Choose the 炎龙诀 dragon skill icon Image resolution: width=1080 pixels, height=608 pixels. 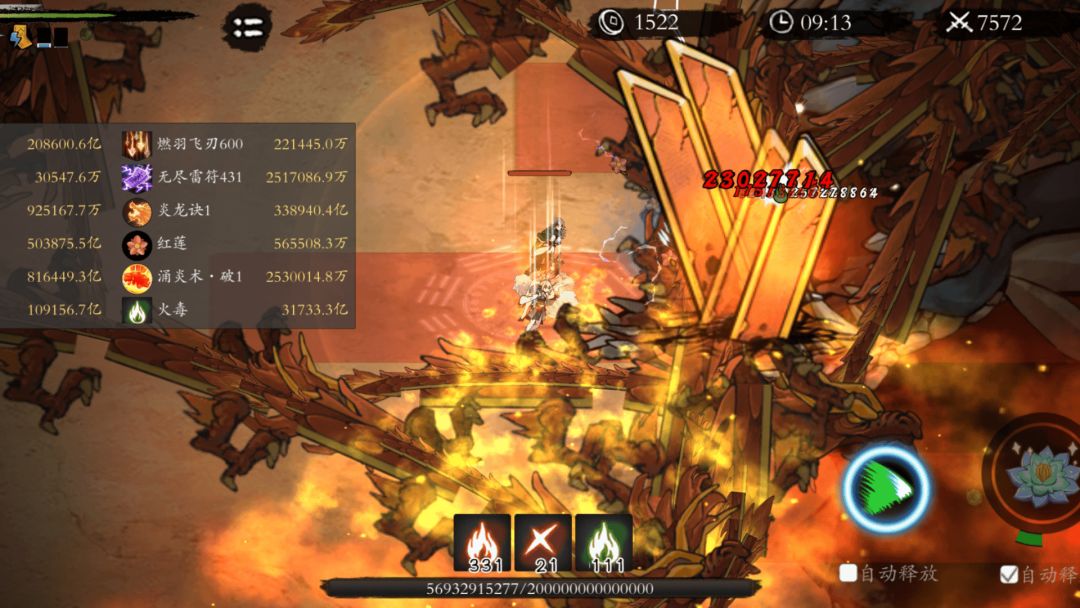point(137,211)
